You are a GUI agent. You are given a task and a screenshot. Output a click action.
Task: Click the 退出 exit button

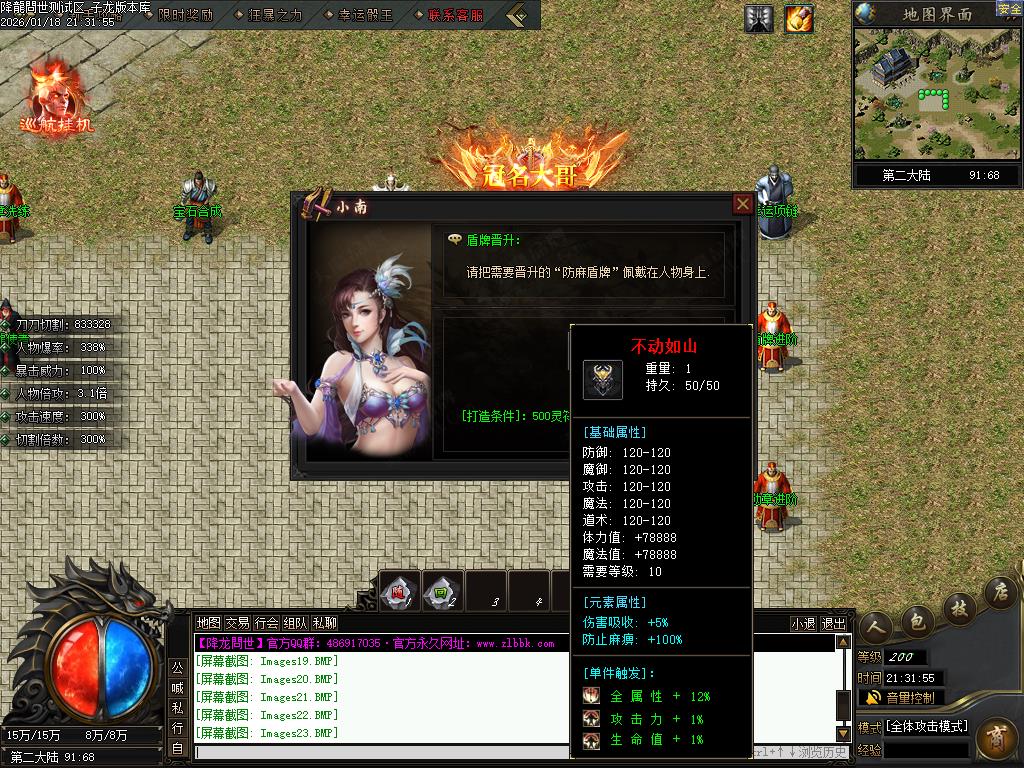click(833, 624)
